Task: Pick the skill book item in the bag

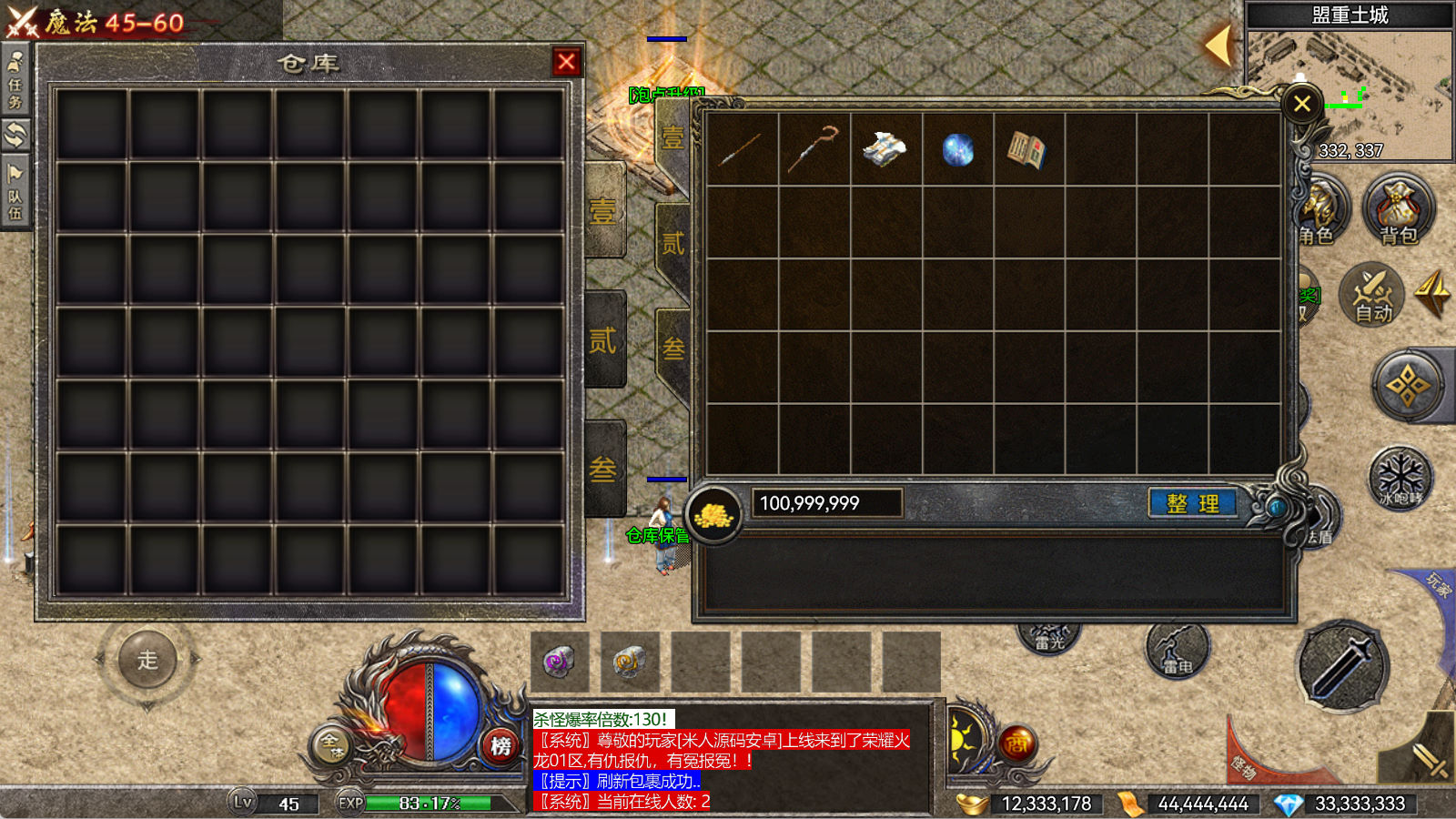Action: coord(1028,149)
